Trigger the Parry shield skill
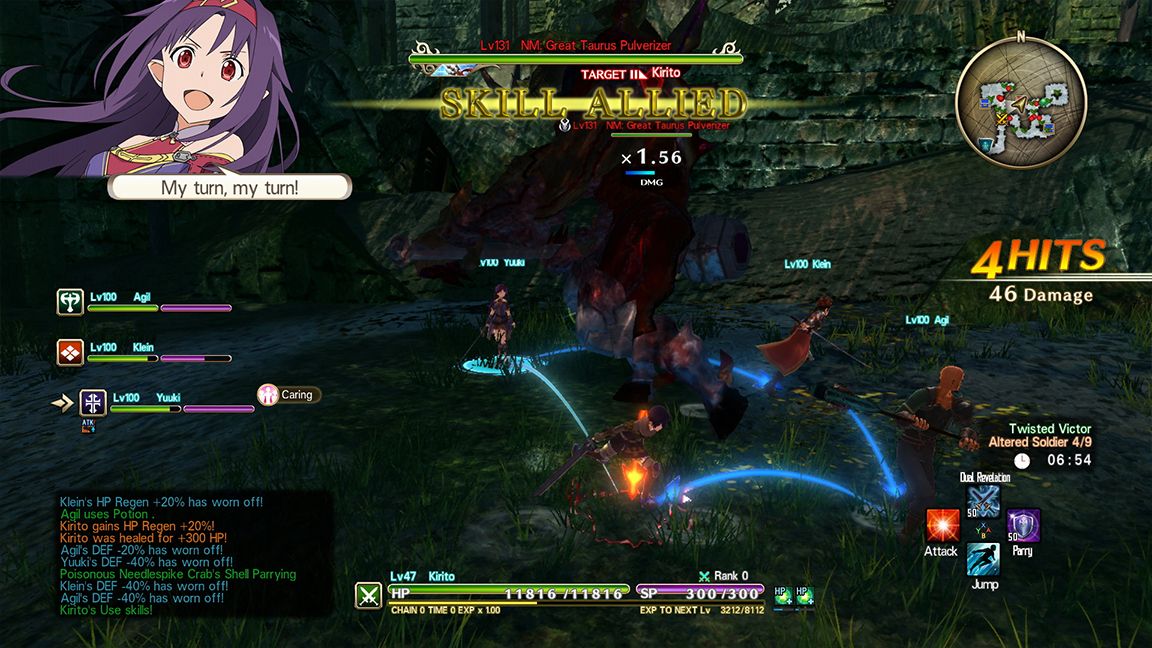The height and width of the screenshot is (648, 1152). click(x=1023, y=525)
